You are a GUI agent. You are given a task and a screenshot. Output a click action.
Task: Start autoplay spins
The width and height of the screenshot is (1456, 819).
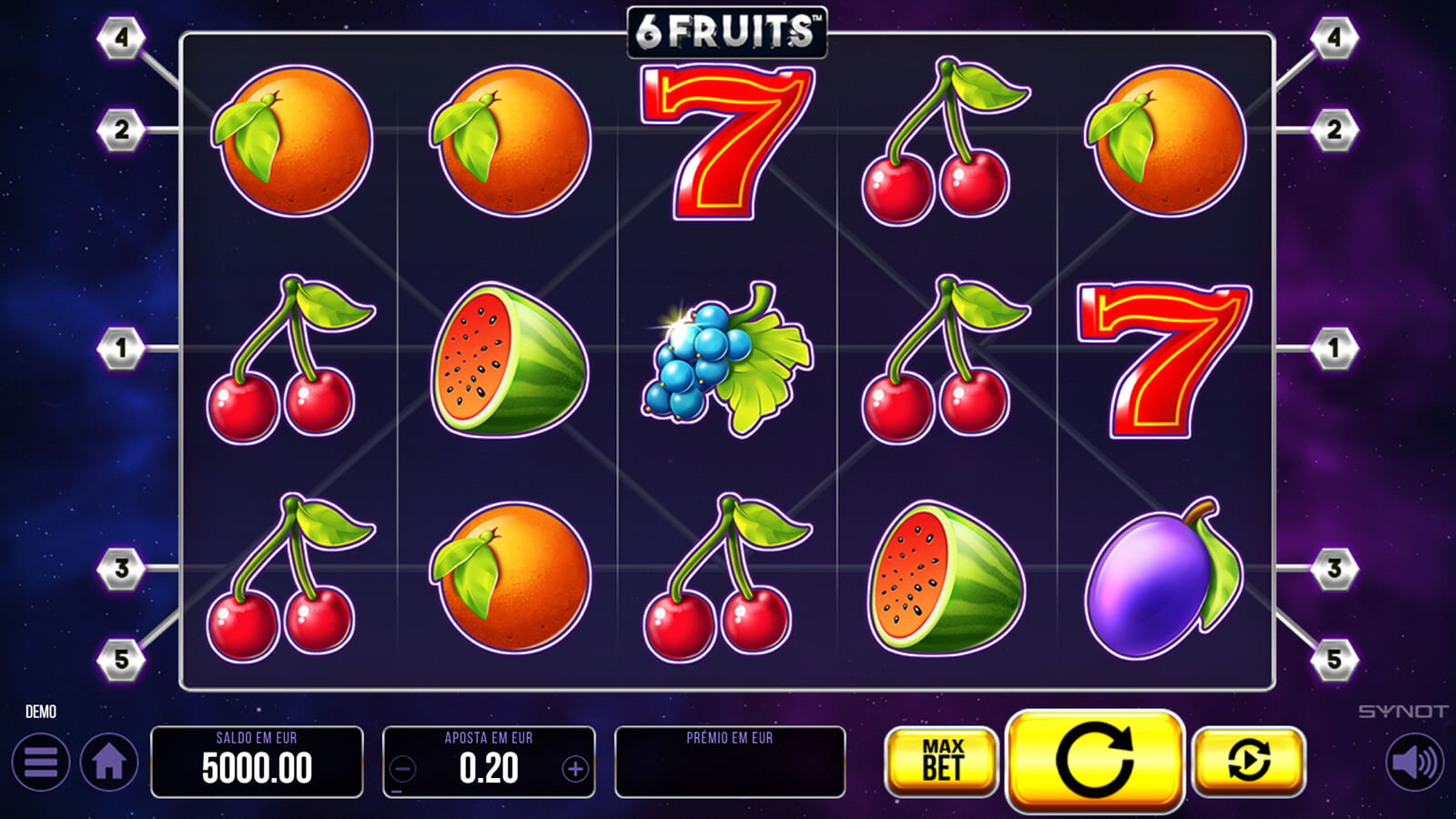pyautogui.click(x=1249, y=761)
